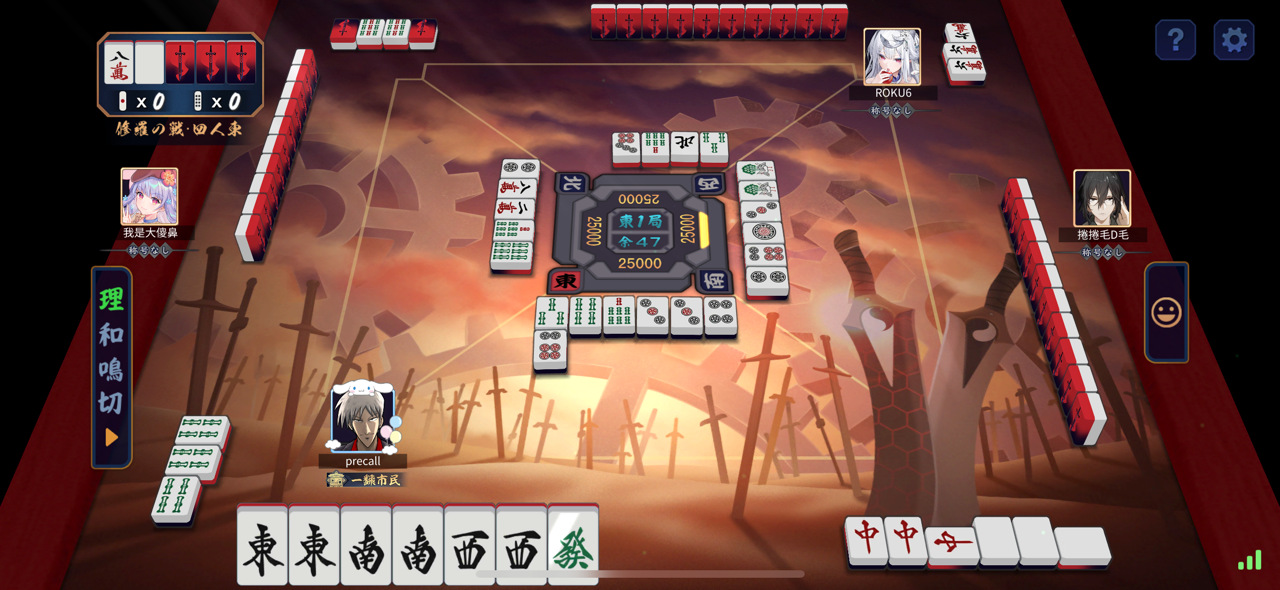This screenshot has height=590, width=1280.
Task: Select the green 發 tile in hand
Action: coord(573,547)
